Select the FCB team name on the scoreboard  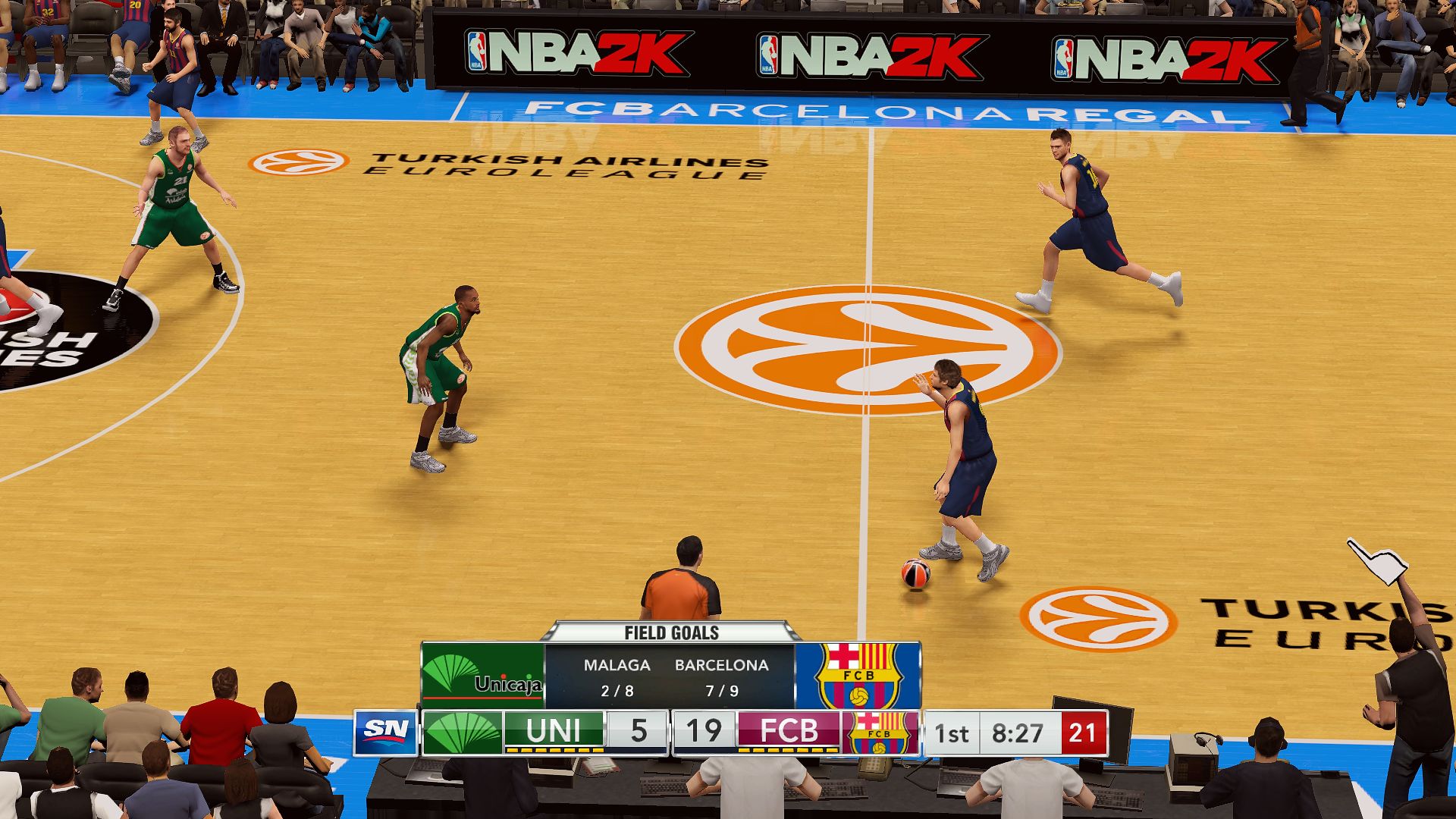(x=789, y=732)
